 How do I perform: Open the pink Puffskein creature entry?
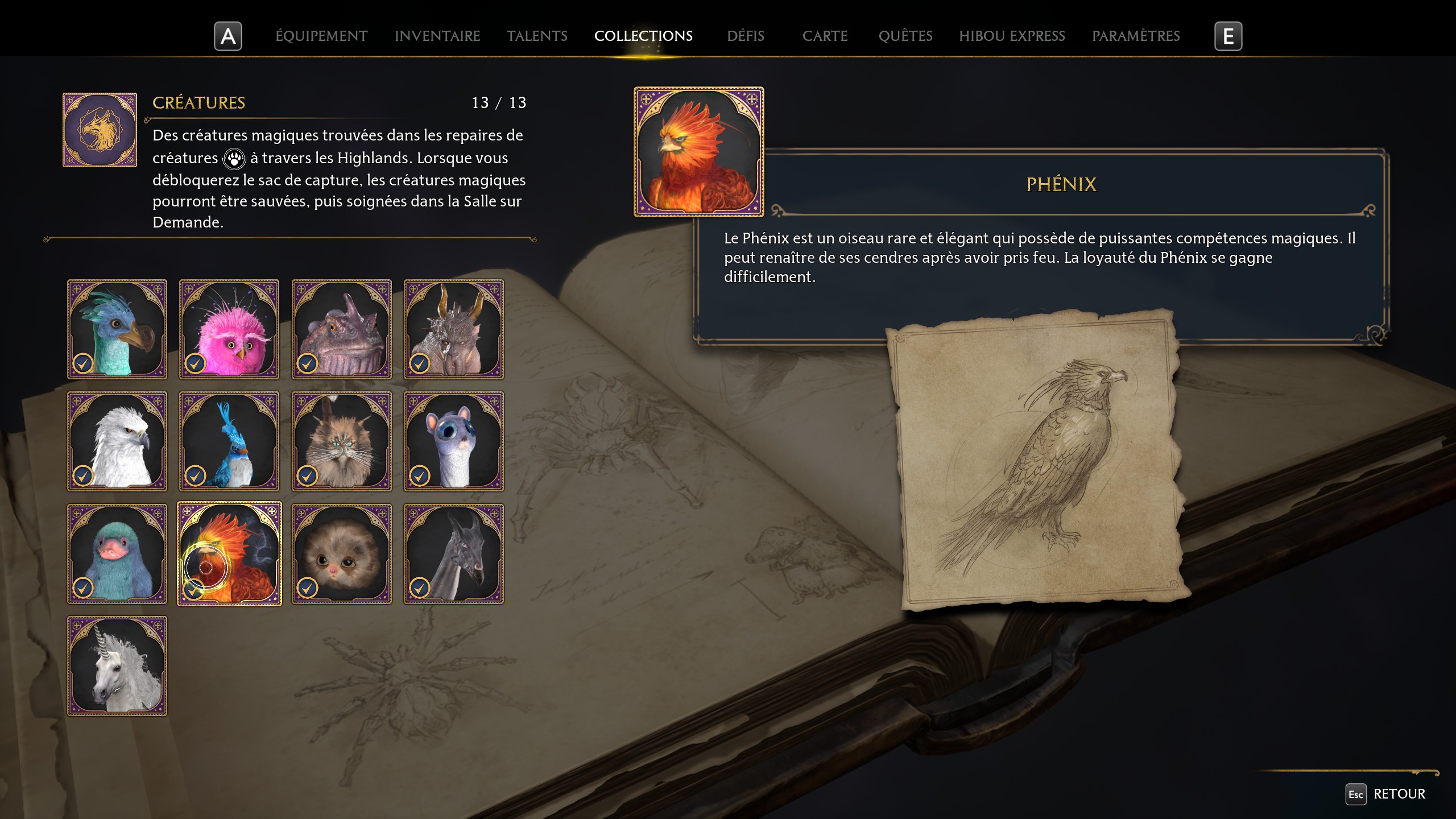click(x=229, y=329)
